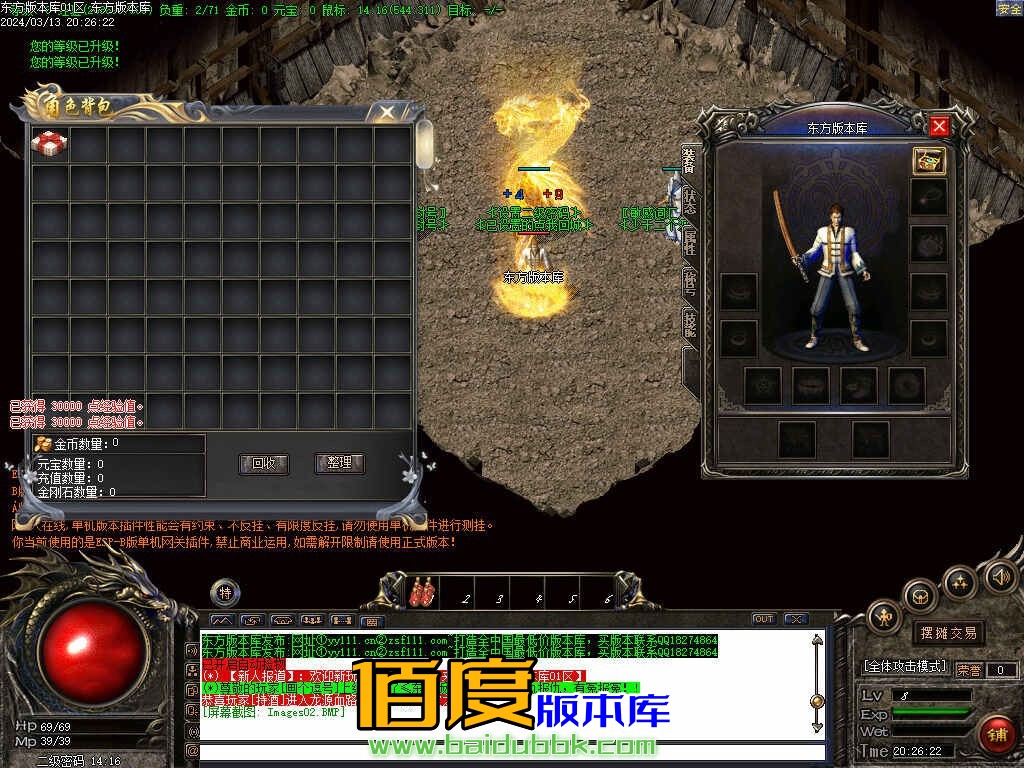This screenshot has width=1024, height=768.
Task: Click the OUT button above chat
Action: coord(763,619)
